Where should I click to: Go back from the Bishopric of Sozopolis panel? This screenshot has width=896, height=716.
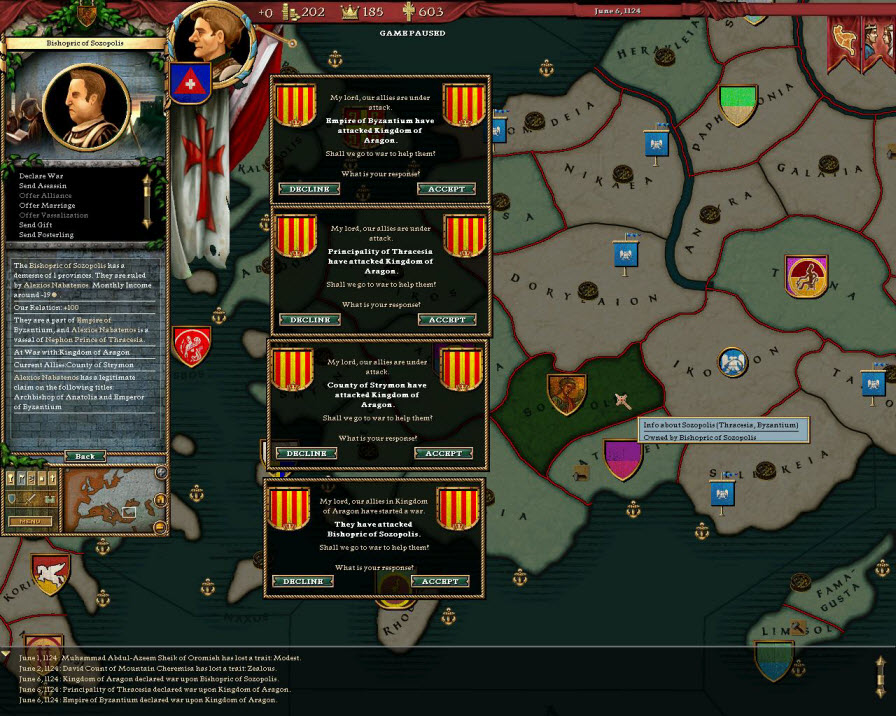[x=85, y=456]
